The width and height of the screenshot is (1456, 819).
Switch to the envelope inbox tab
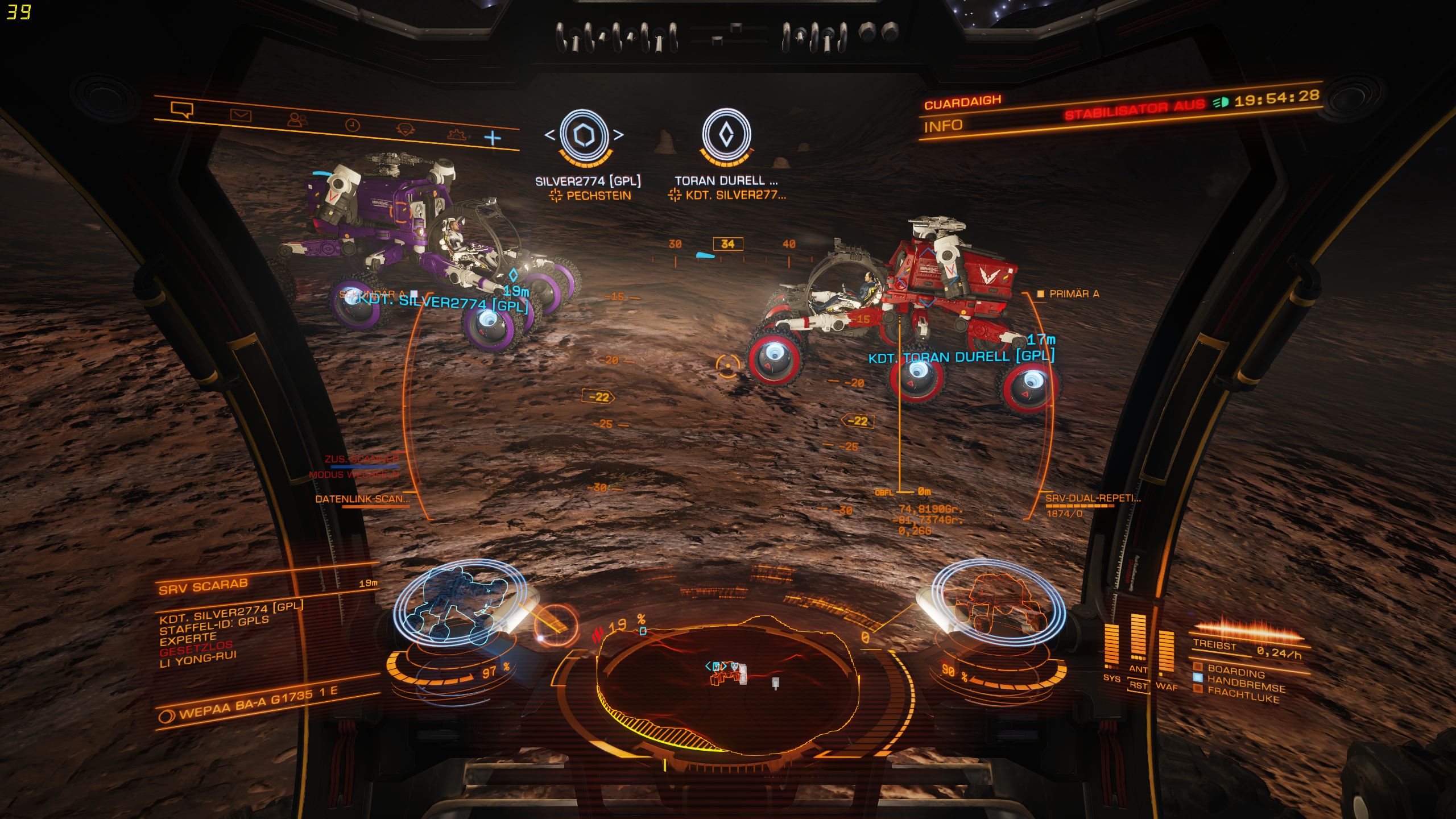pos(241,116)
